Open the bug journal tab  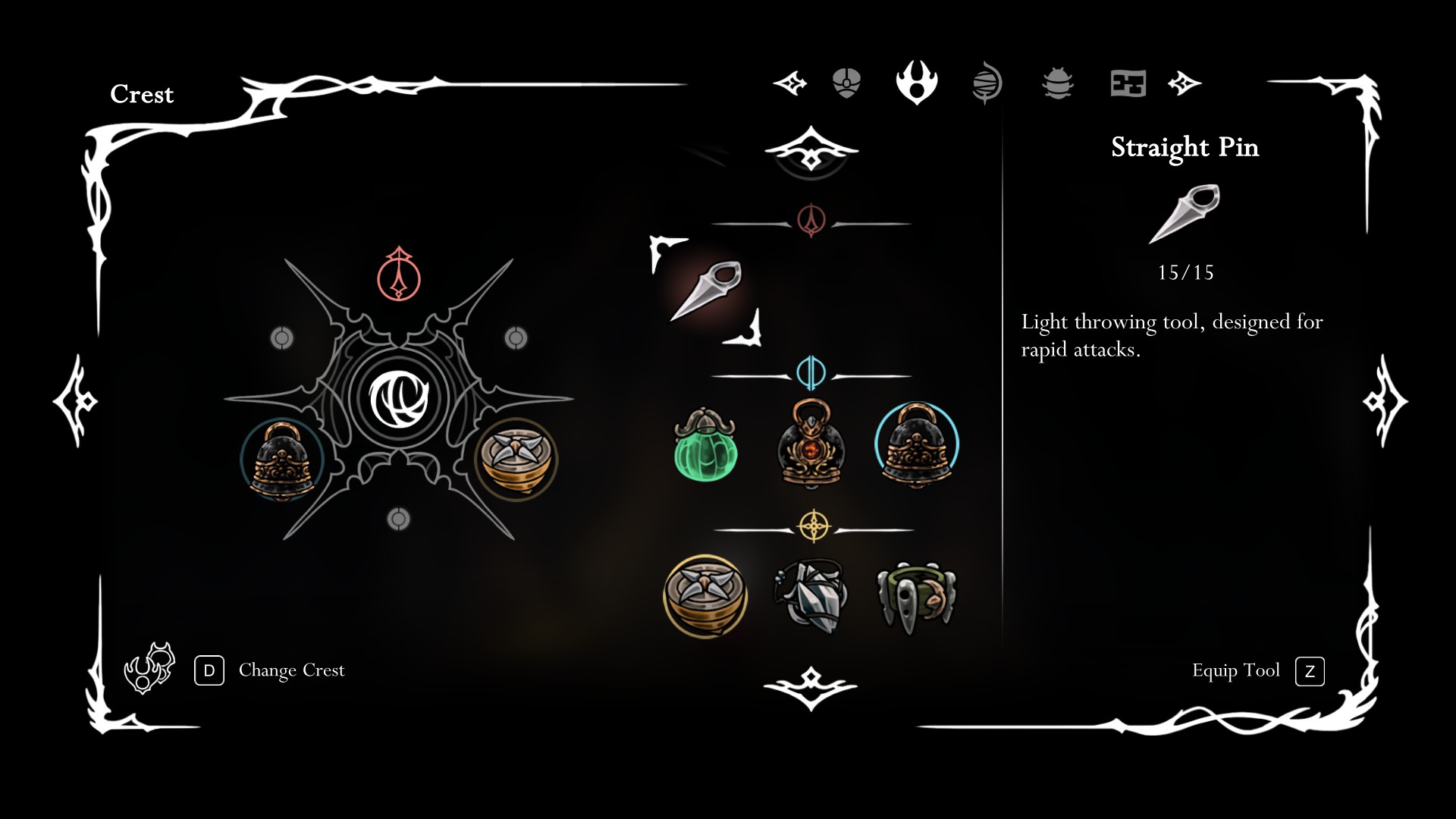pos(1057,83)
